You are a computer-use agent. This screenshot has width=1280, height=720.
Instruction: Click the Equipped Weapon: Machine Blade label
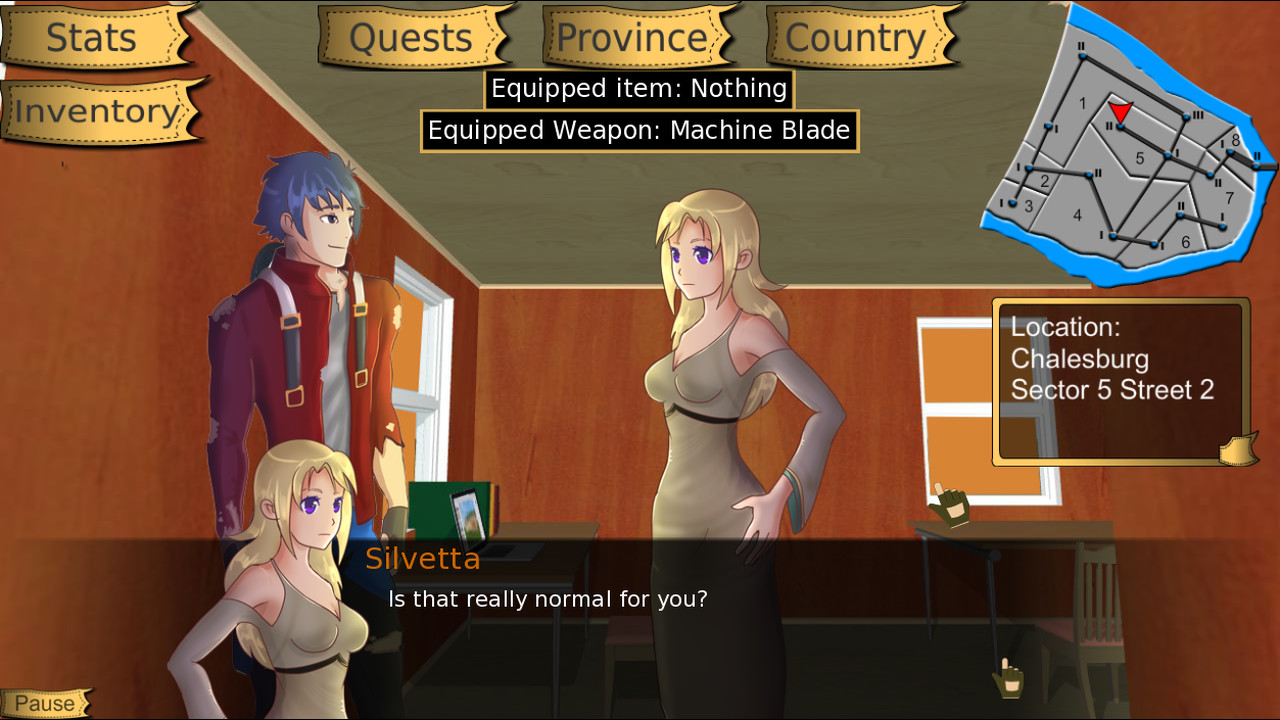coord(638,130)
